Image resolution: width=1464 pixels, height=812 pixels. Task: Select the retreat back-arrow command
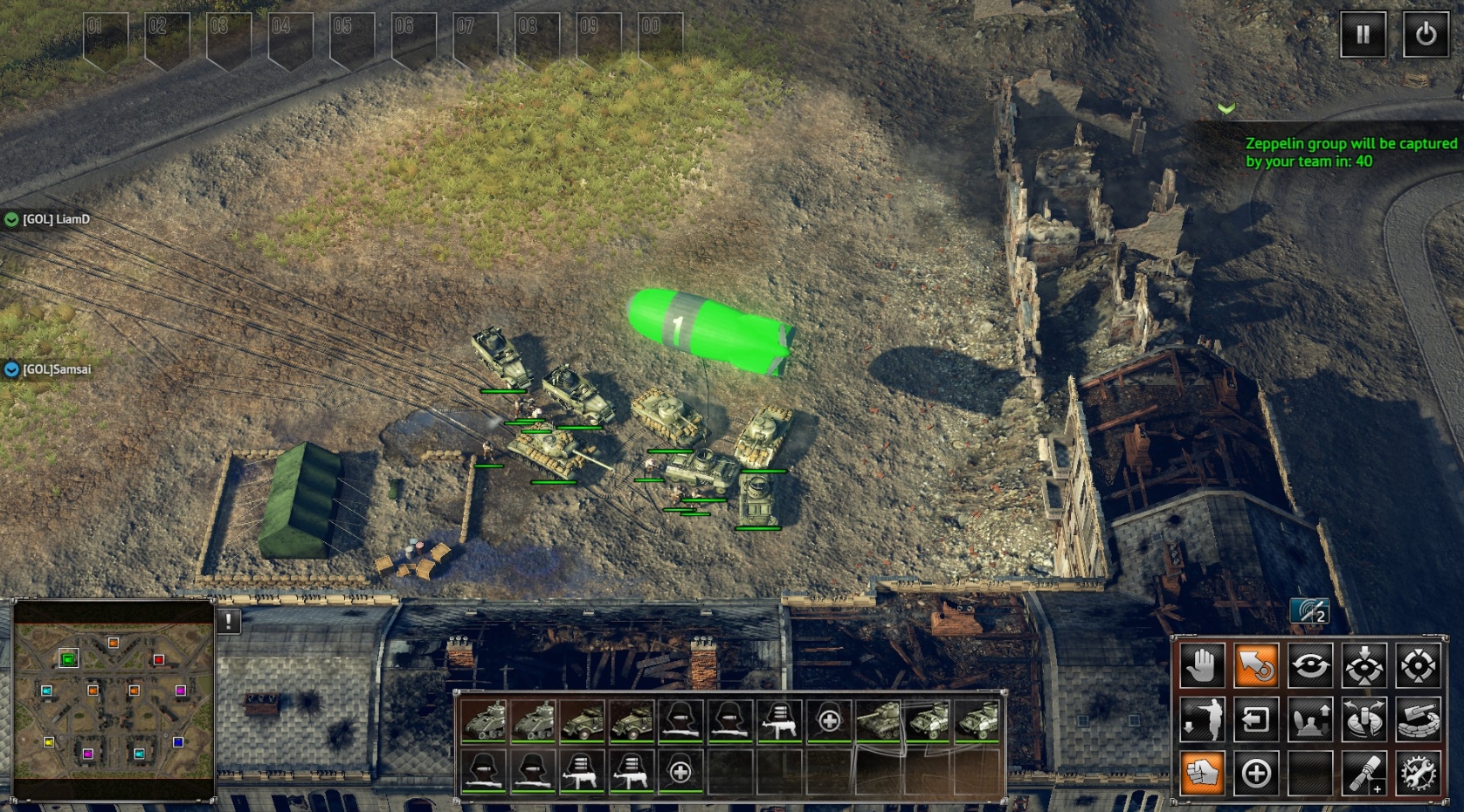(x=1257, y=719)
